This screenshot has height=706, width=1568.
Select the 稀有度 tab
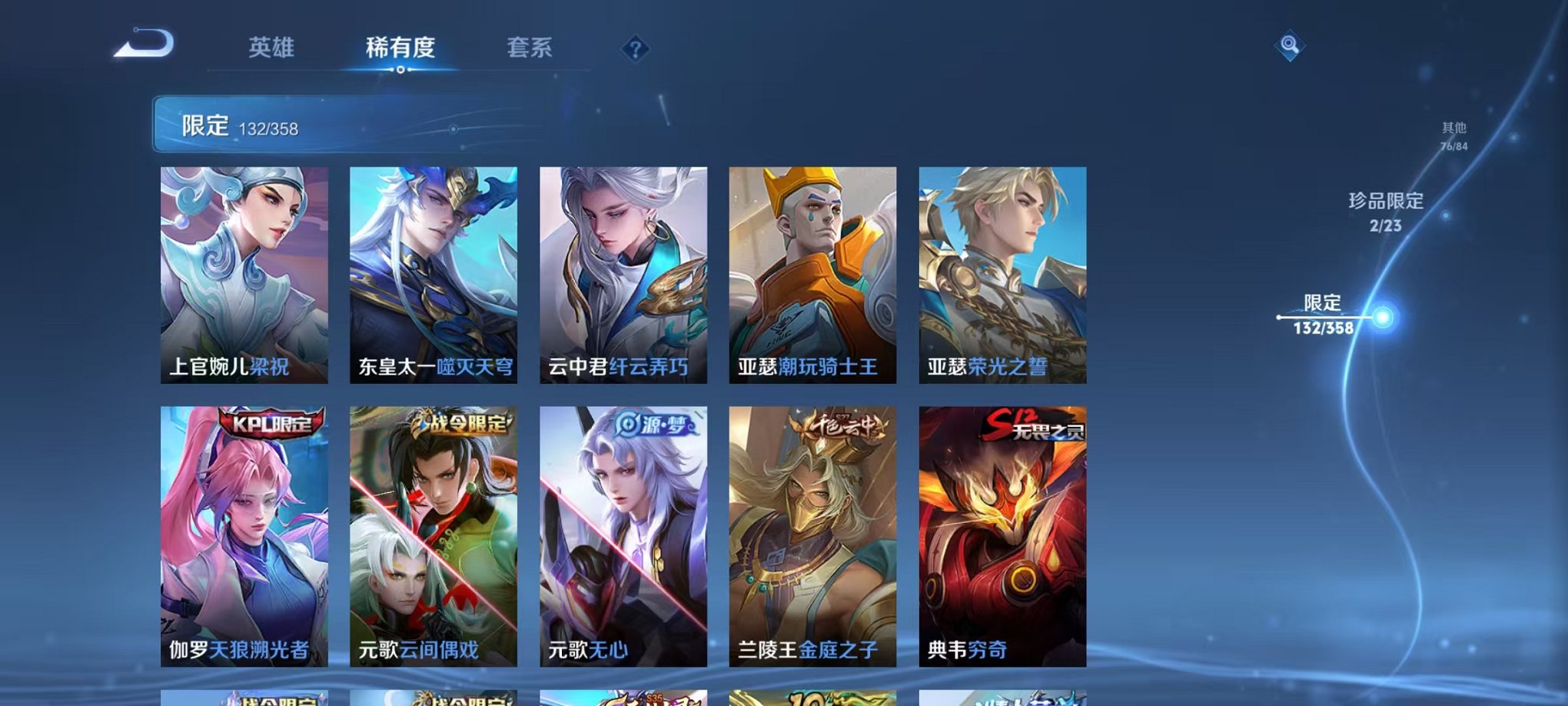(x=400, y=48)
